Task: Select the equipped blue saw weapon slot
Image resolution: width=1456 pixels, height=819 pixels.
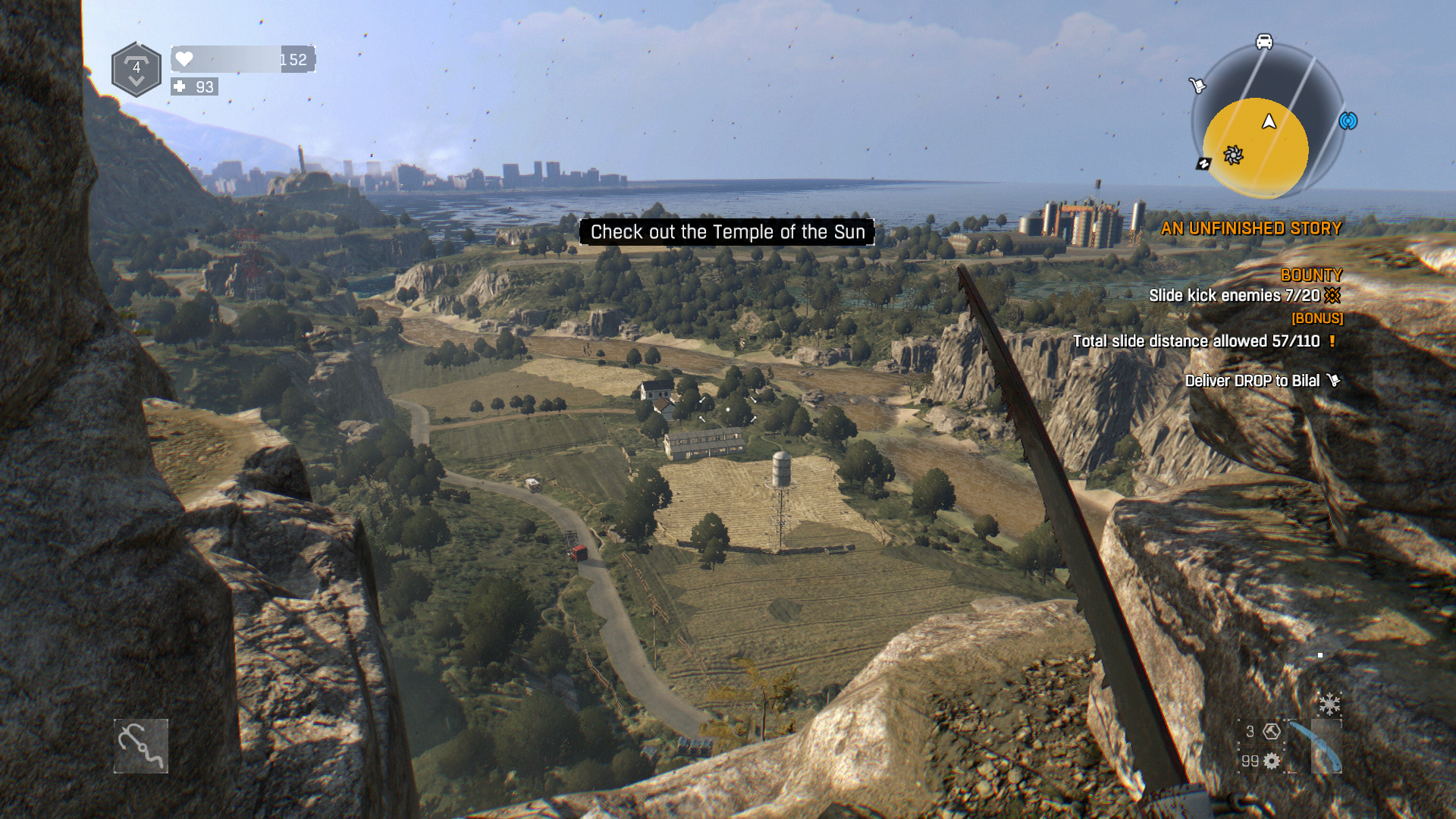Action: tap(1317, 748)
